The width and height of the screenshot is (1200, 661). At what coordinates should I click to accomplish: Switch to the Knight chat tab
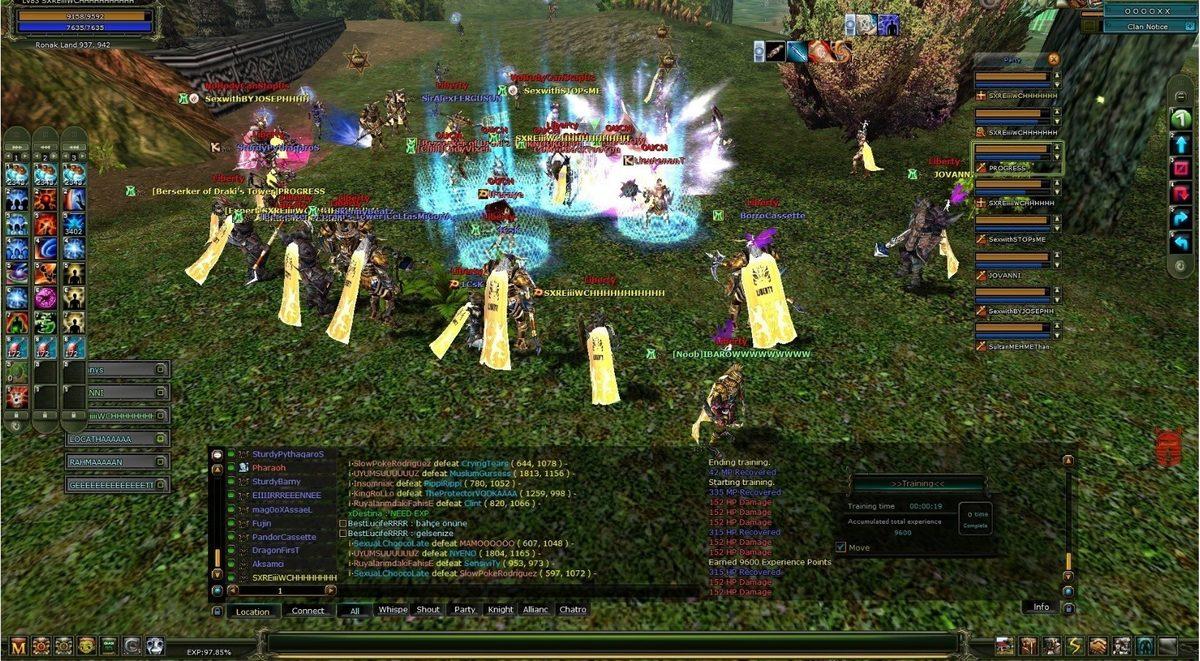[500, 609]
